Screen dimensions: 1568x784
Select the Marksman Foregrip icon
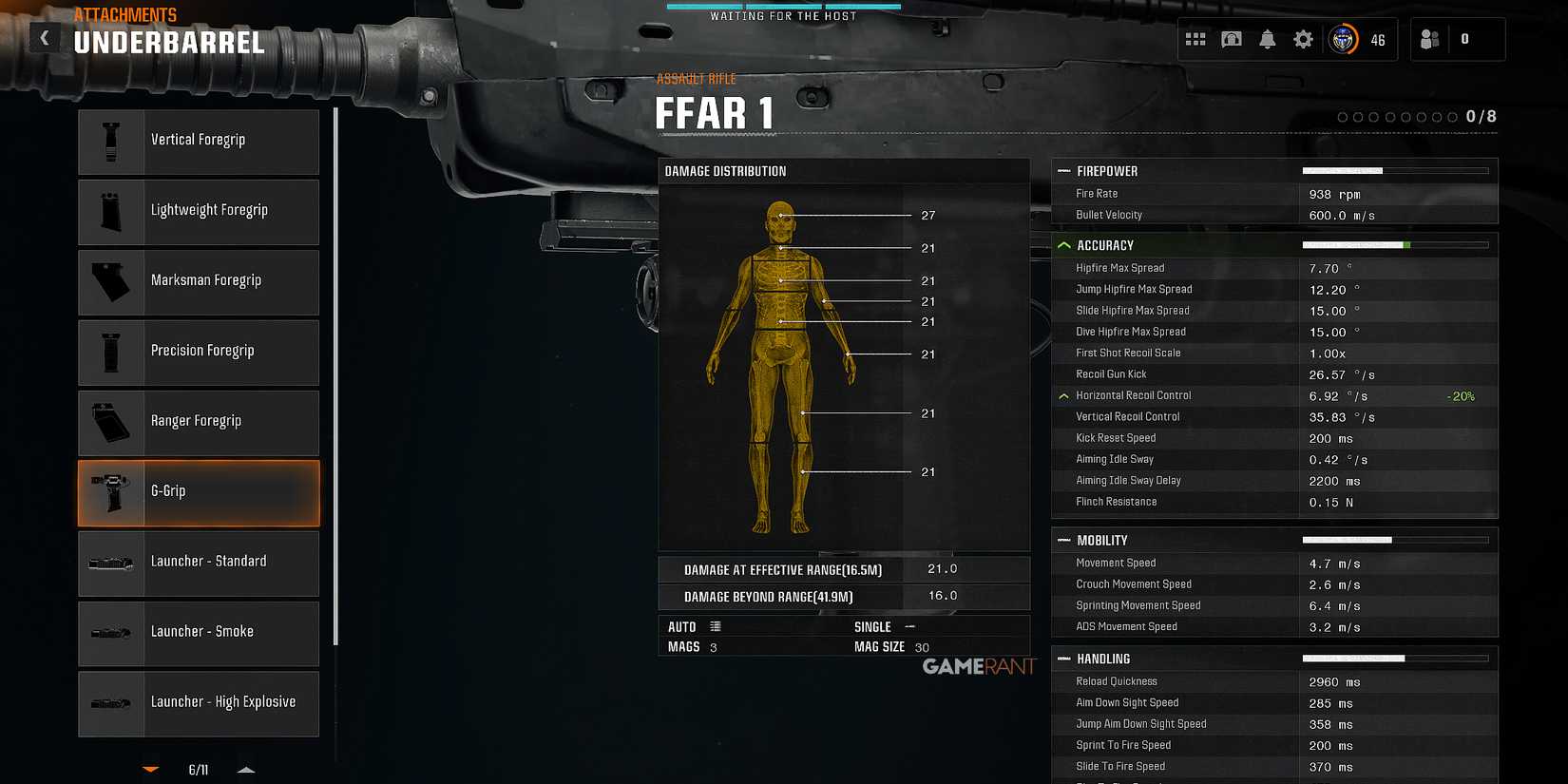tap(111, 280)
